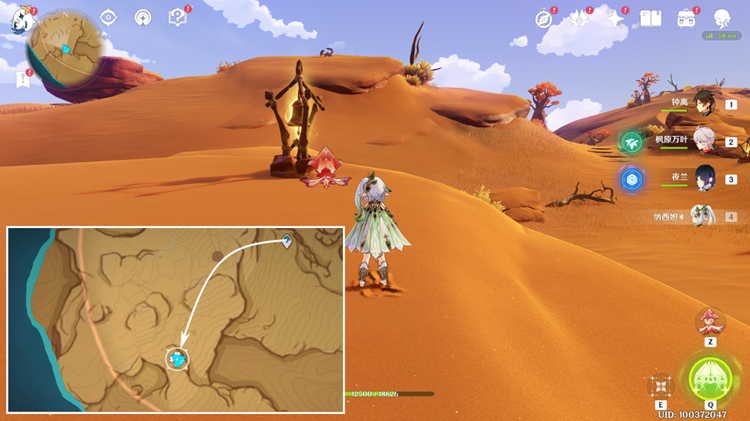
Task: Switch to party member 钟离
Action: point(704,104)
